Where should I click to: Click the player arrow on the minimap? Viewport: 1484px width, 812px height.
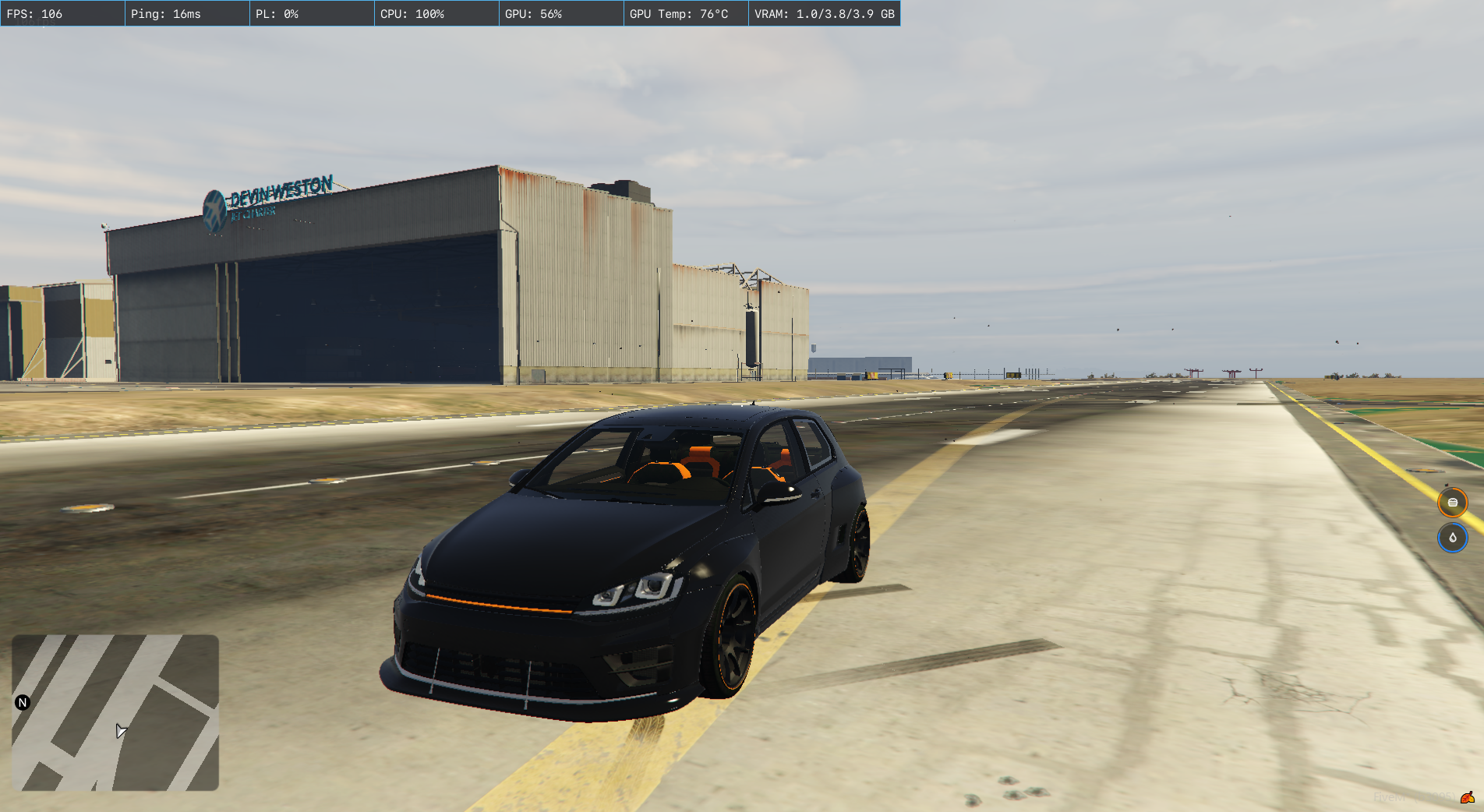121,731
